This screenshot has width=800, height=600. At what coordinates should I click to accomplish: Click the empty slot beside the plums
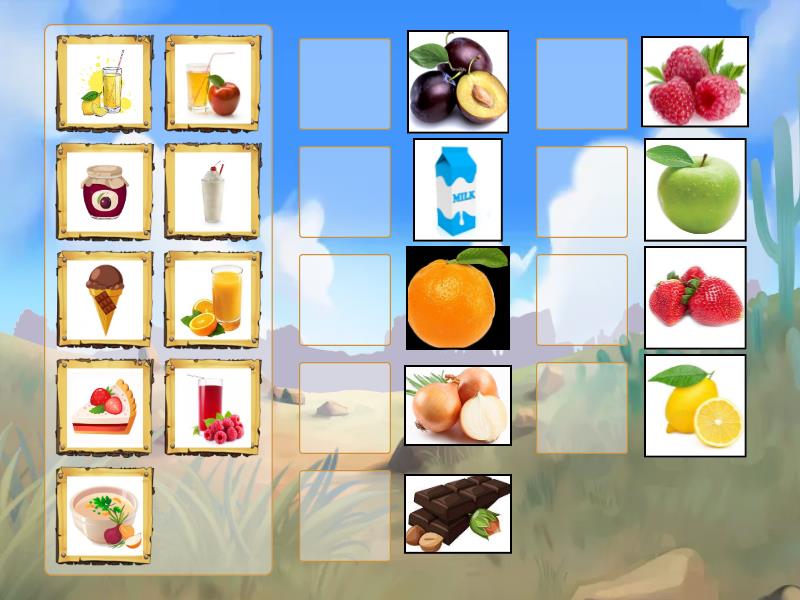[345, 84]
